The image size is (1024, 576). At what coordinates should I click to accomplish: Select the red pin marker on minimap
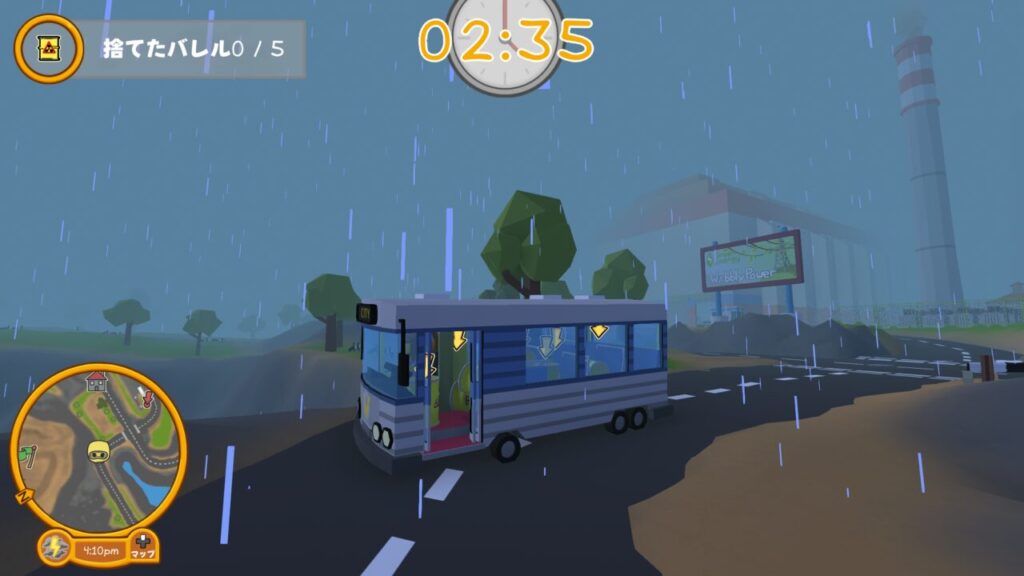[150, 399]
